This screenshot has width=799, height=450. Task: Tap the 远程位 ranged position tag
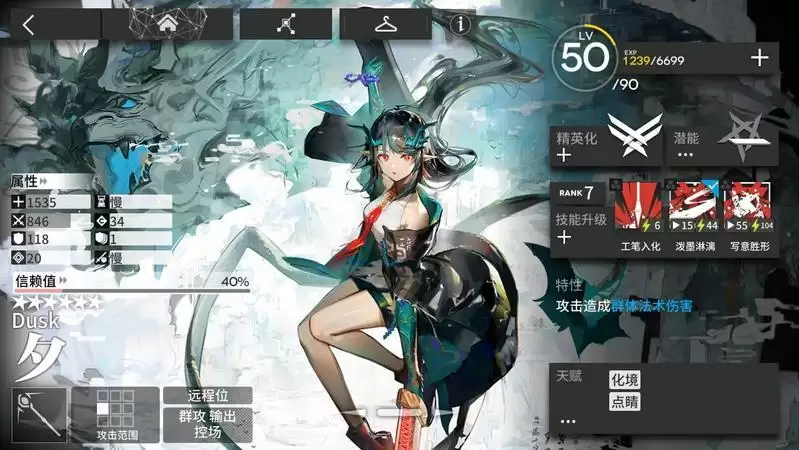click(x=207, y=396)
